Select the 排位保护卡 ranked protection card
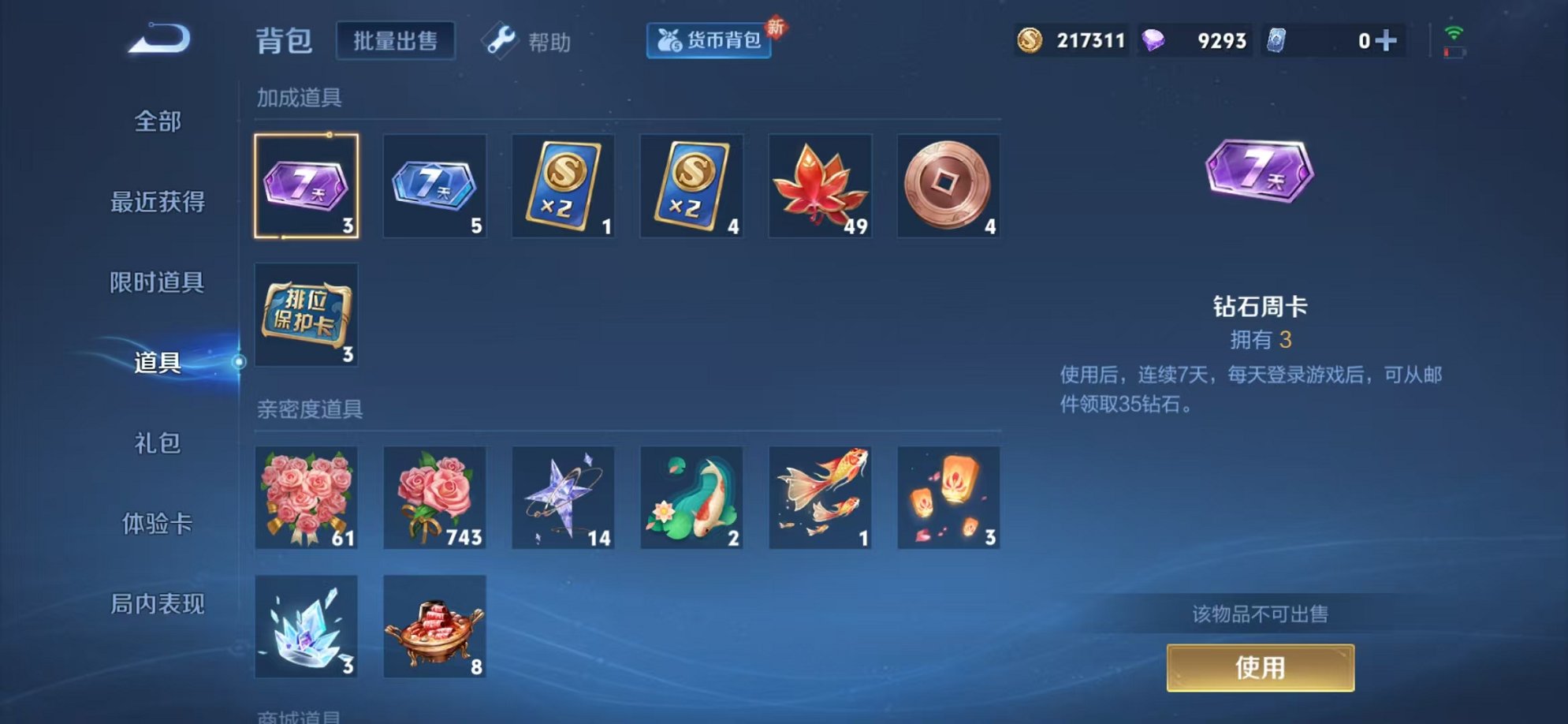Viewport: 1568px width, 724px height. click(307, 315)
